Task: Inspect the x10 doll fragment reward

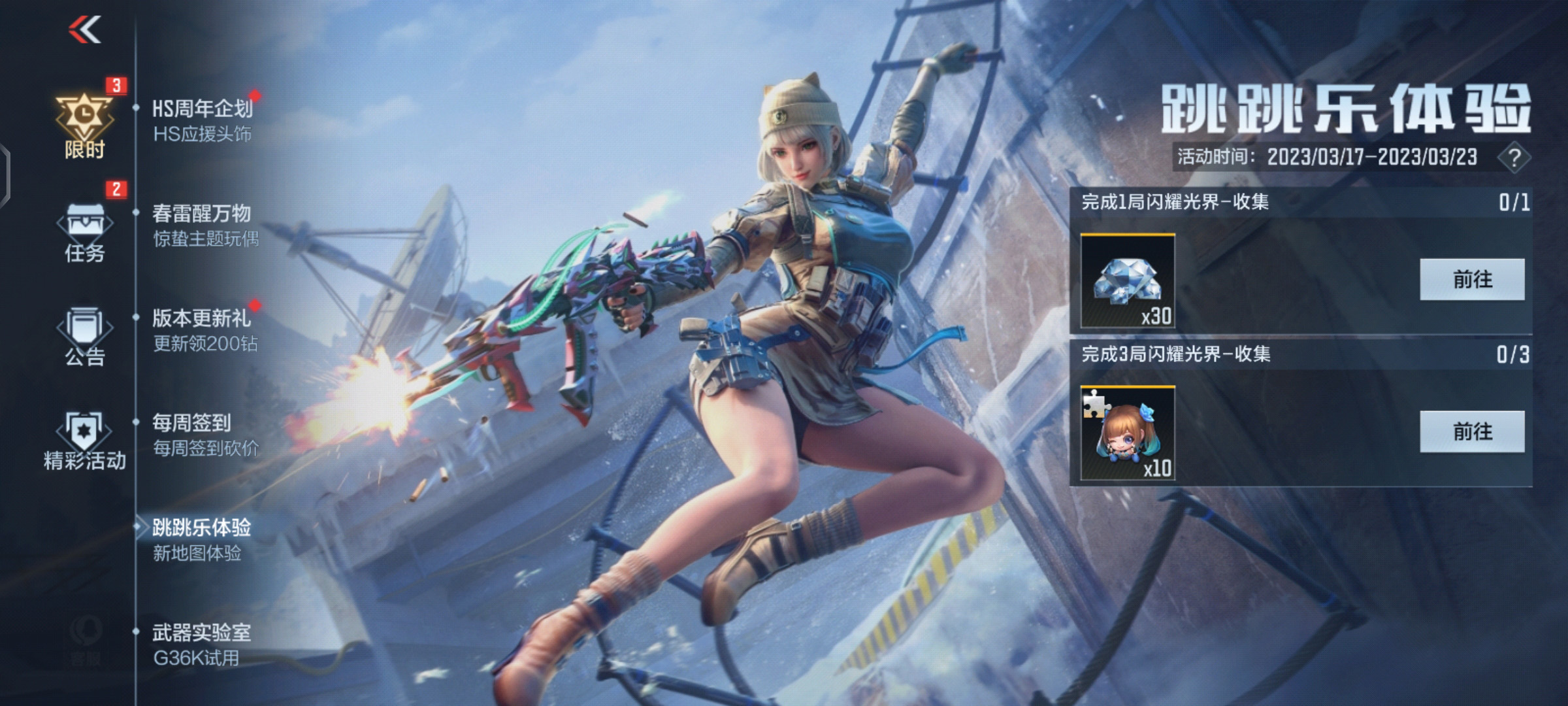Action: 1128,433
